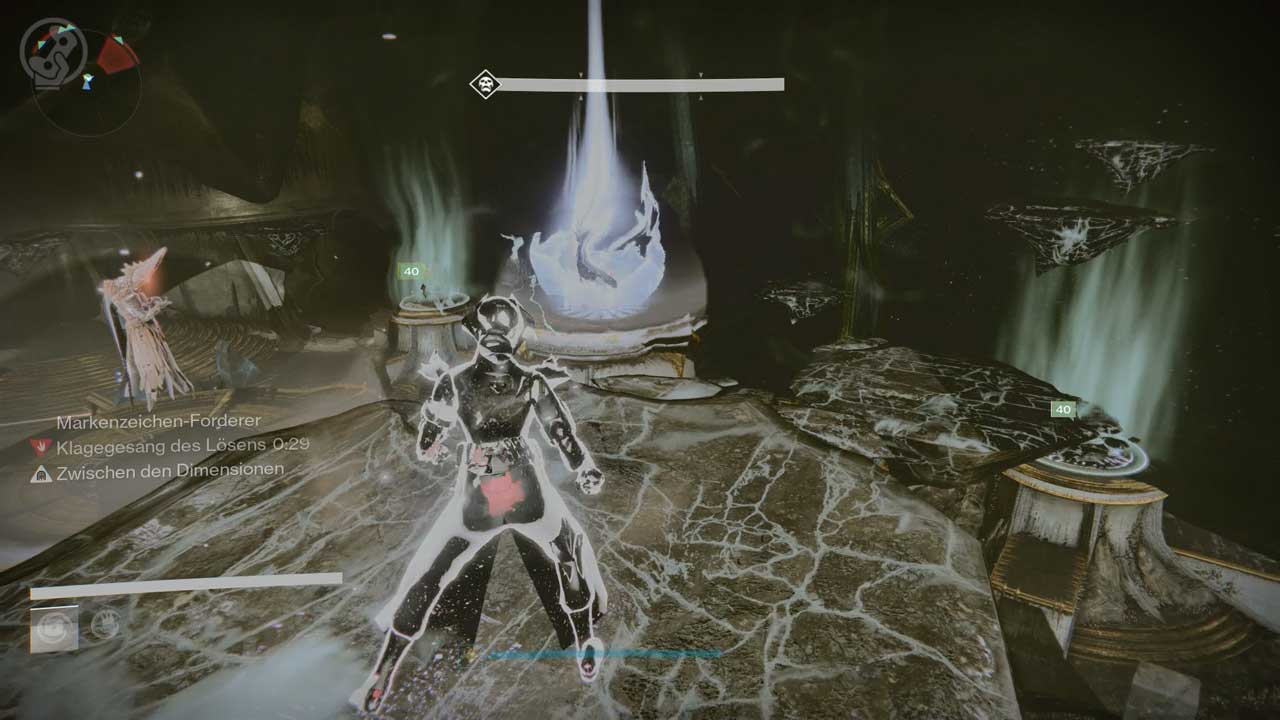
Task: Select the Zwischen den Dimensionen status icon
Action: click(41, 472)
